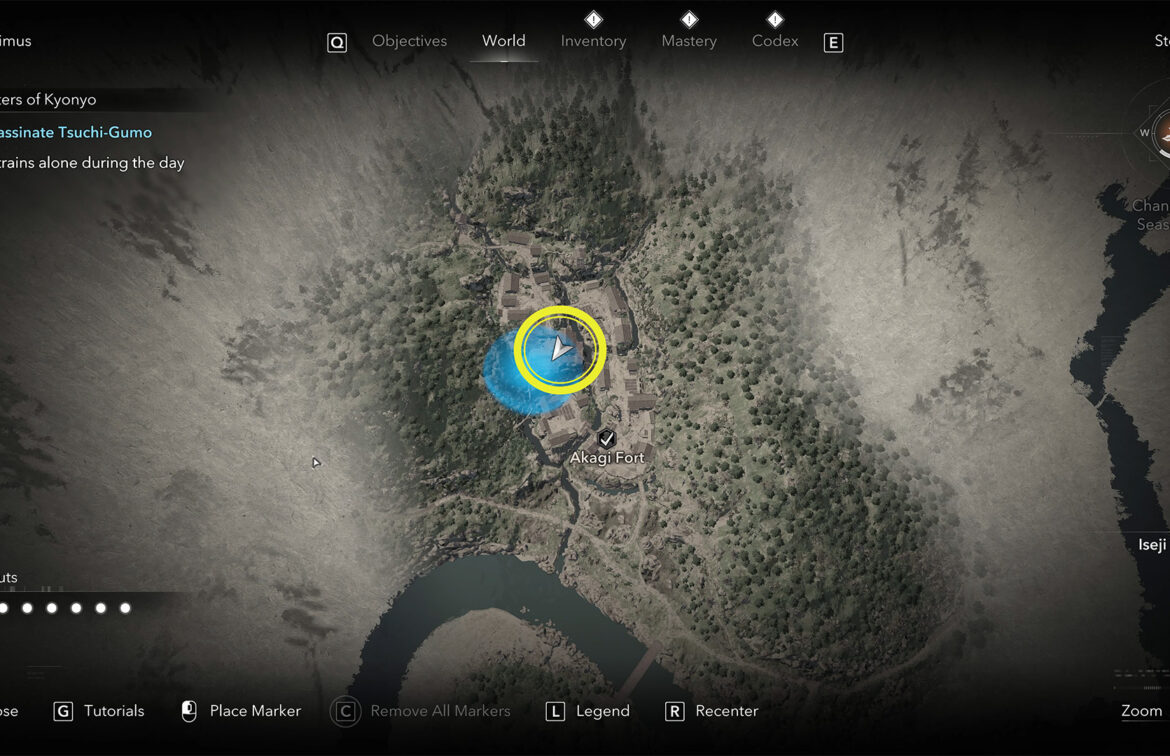This screenshot has width=1170, height=756.
Task: Click the player arrow marker on map
Action: click(x=560, y=349)
